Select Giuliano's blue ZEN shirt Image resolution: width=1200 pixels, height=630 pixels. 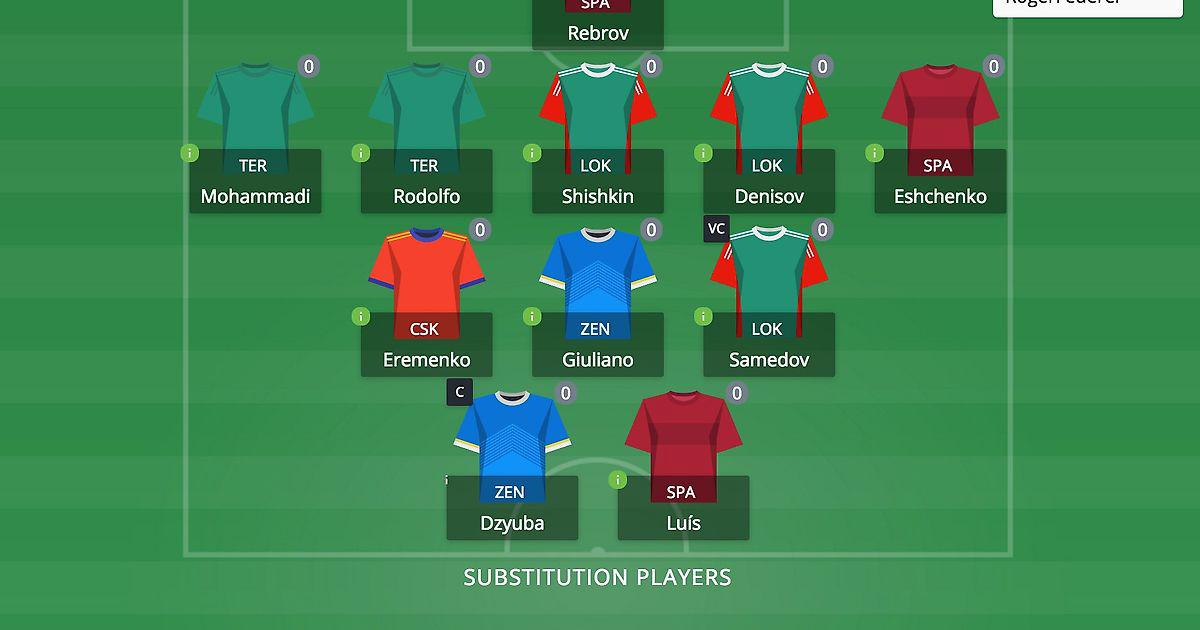(x=597, y=273)
